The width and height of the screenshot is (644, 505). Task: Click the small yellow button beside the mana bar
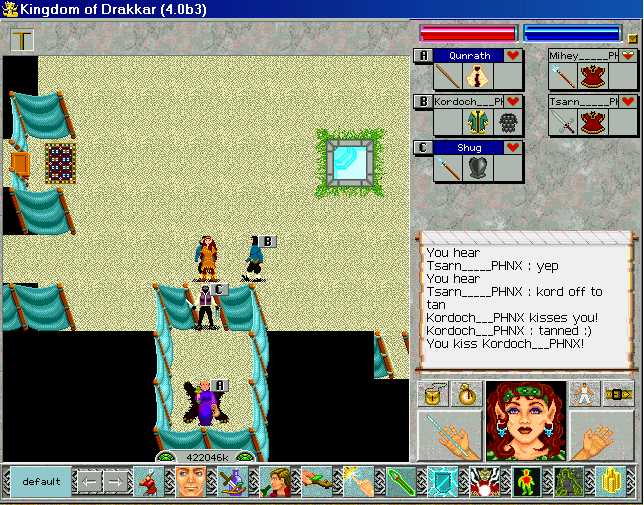pos(632,39)
